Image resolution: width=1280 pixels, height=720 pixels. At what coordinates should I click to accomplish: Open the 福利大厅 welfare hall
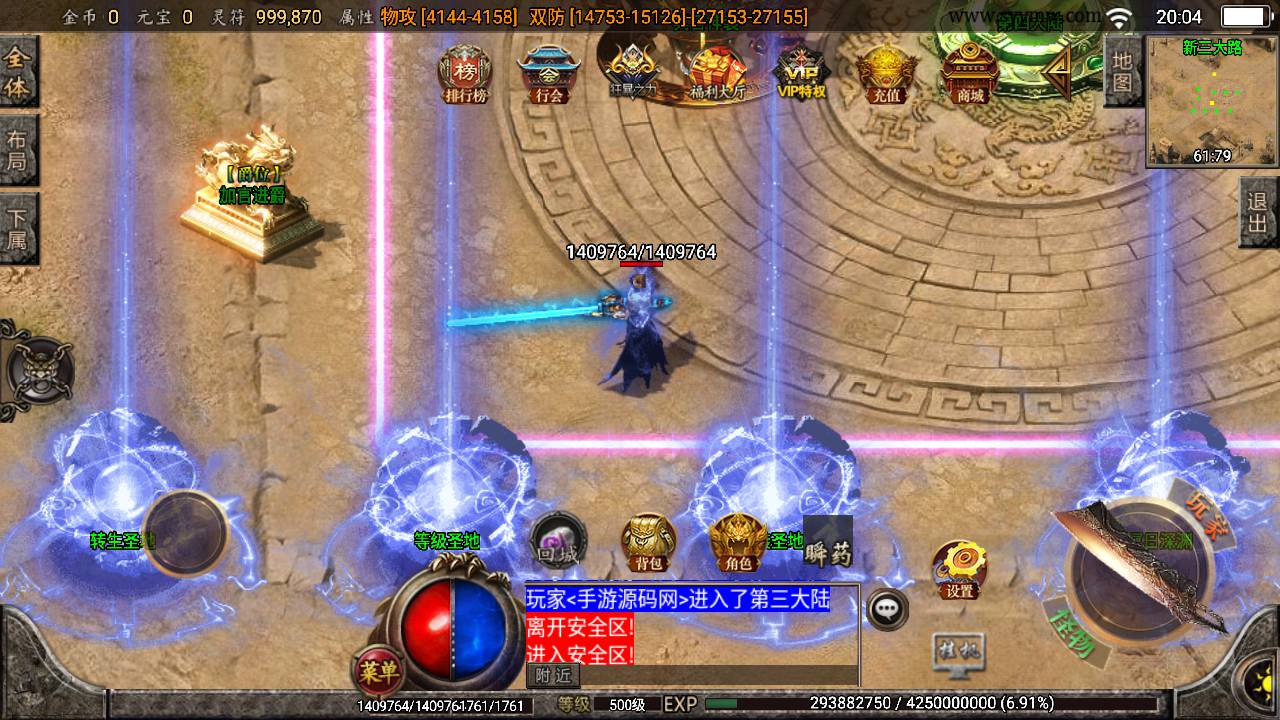pyautogui.click(x=718, y=72)
